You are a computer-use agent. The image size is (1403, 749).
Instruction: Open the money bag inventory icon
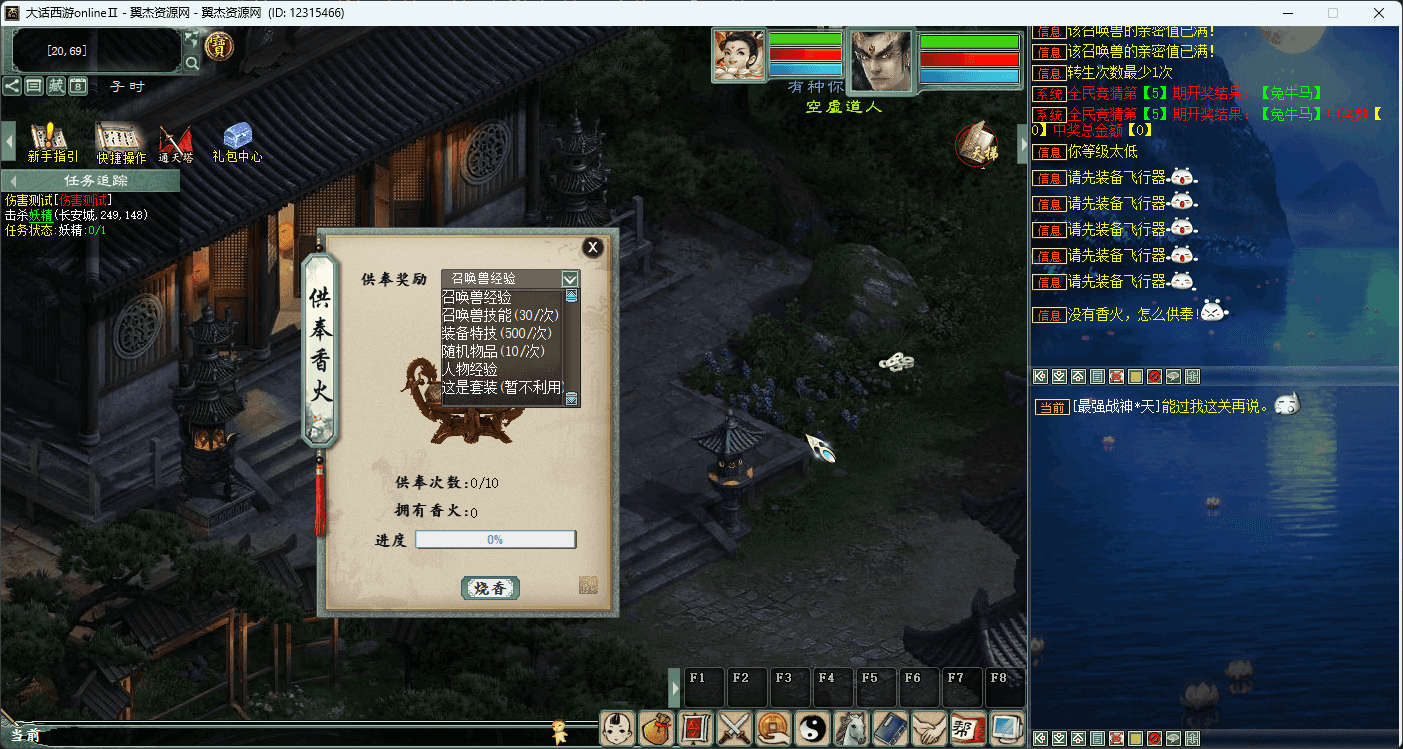click(658, 728)
